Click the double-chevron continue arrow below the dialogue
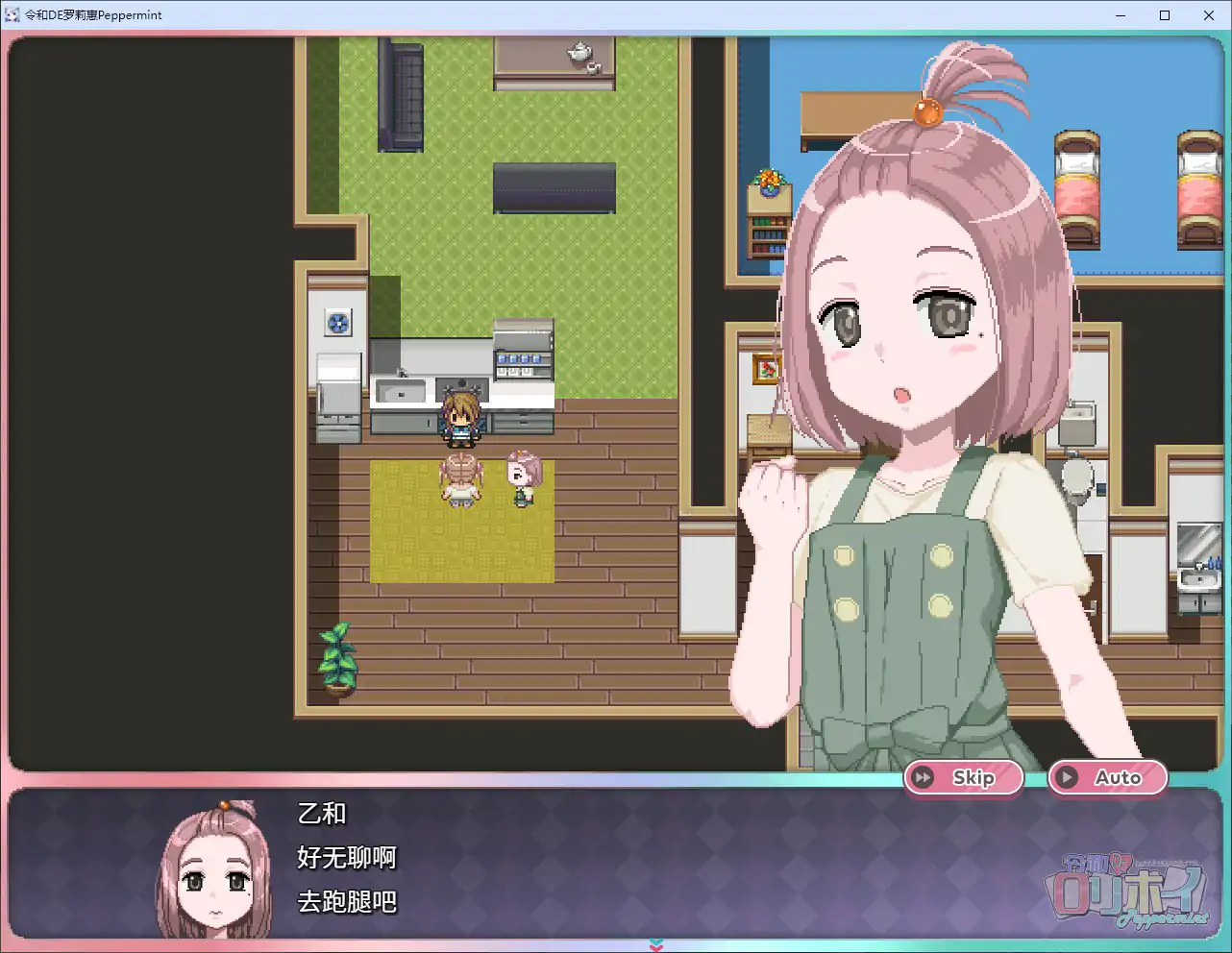 pos(656,945)
